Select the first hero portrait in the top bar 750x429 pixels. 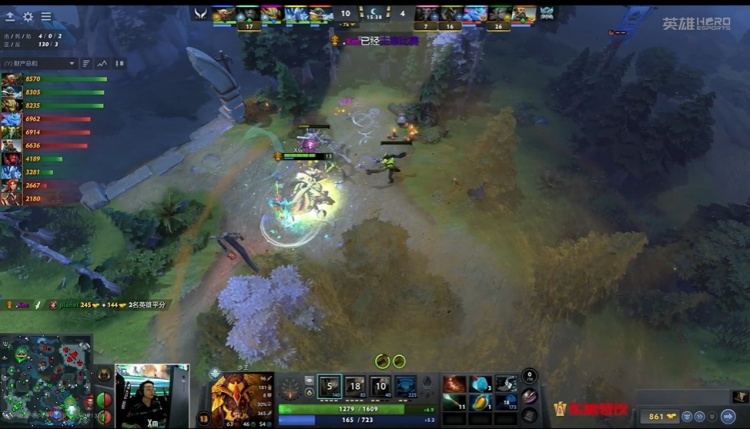click(223, 14)
